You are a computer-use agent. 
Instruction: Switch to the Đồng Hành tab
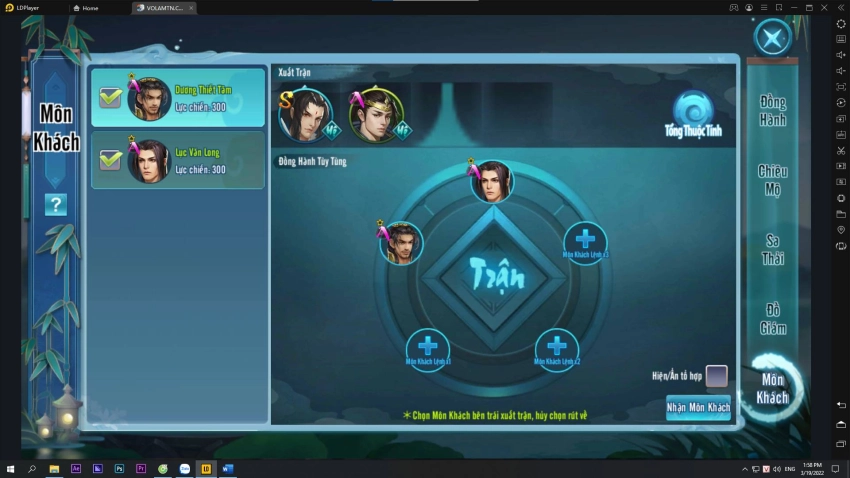tap(772, 110)
